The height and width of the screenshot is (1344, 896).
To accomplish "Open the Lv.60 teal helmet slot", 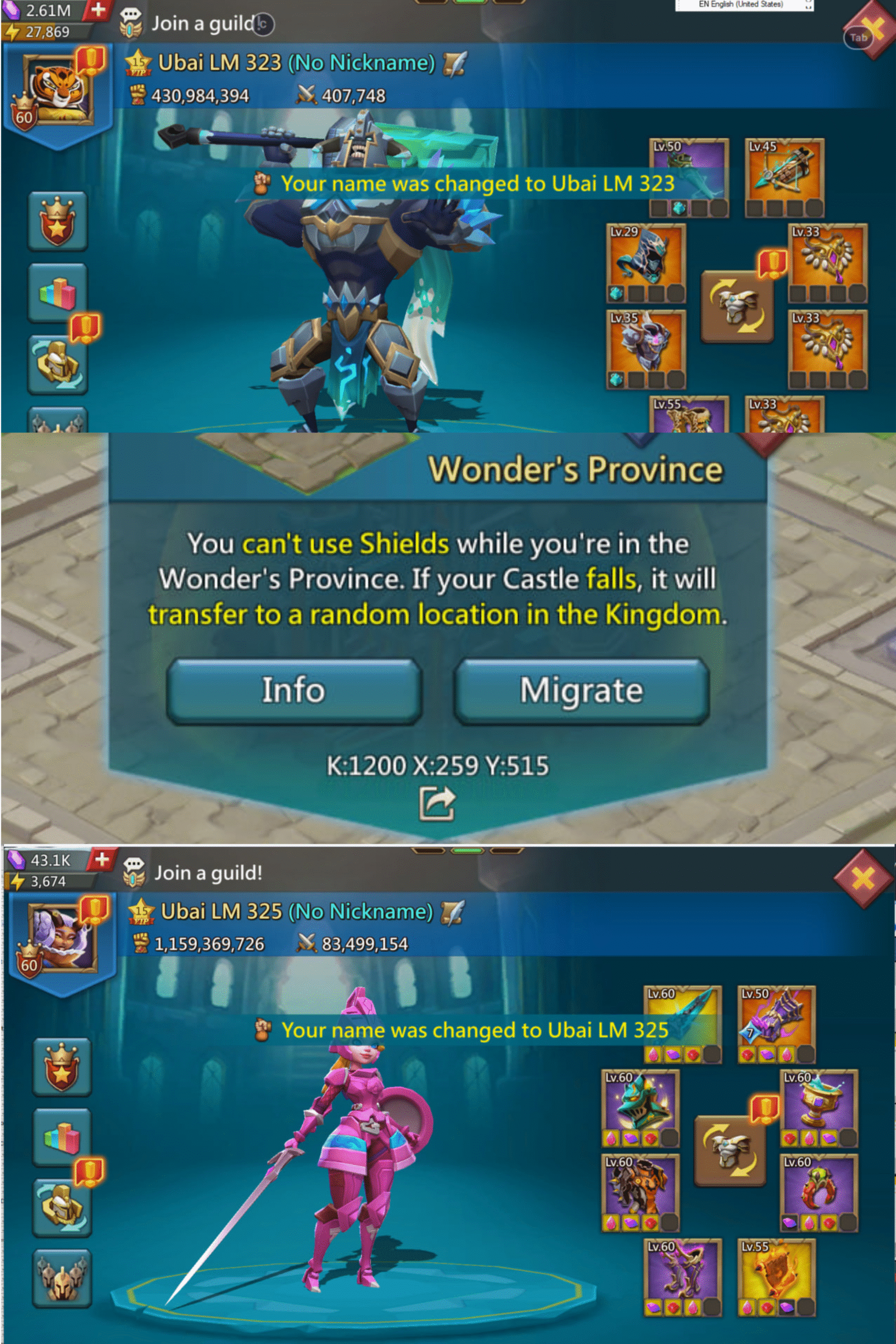I will point(640,1108).
